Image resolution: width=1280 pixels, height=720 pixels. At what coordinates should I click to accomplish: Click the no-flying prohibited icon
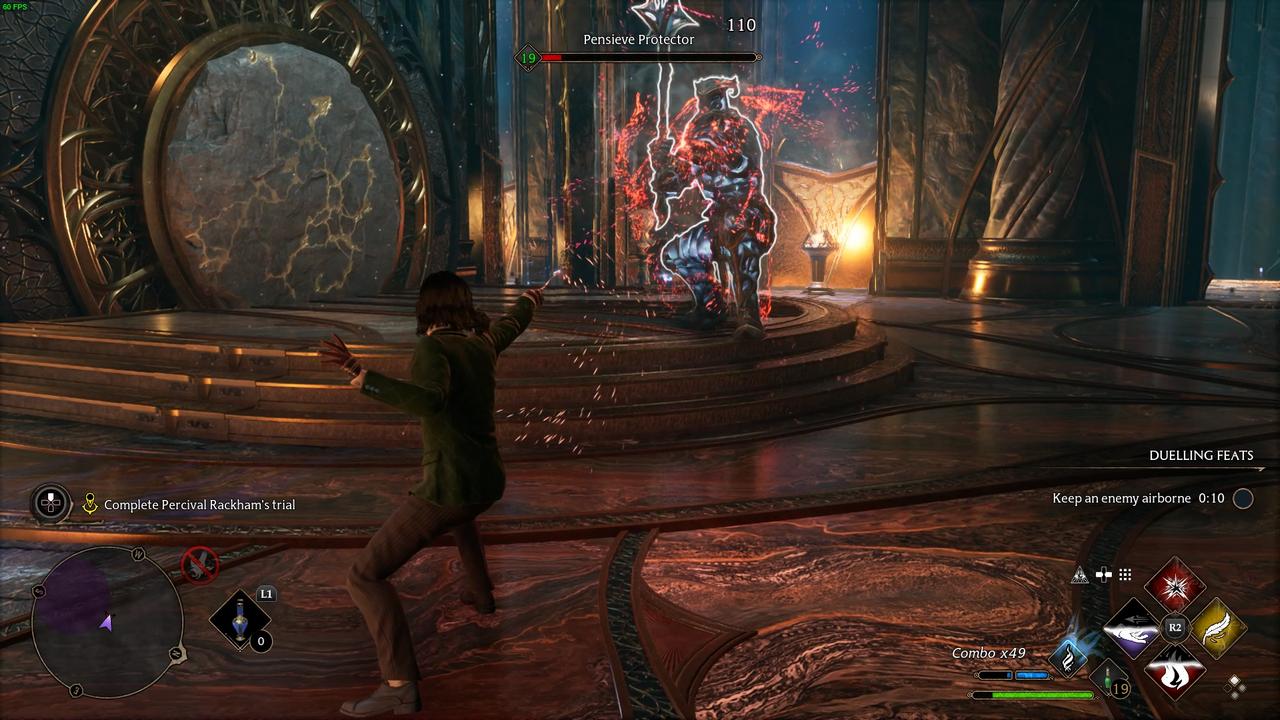coord(199,565)
